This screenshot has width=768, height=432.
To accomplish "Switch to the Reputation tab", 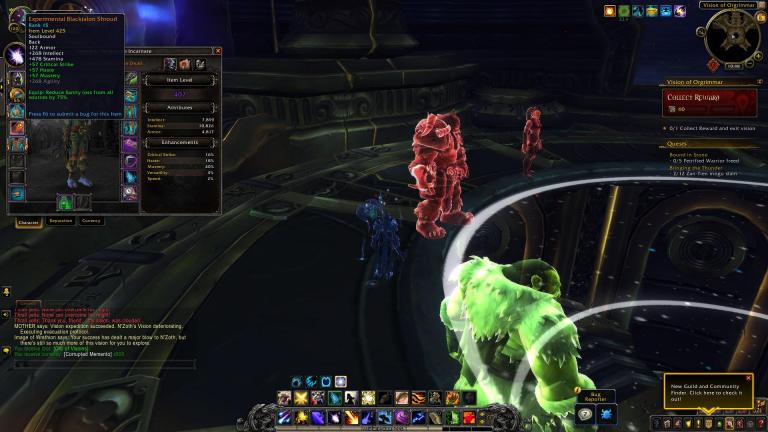I will [60, 221].
